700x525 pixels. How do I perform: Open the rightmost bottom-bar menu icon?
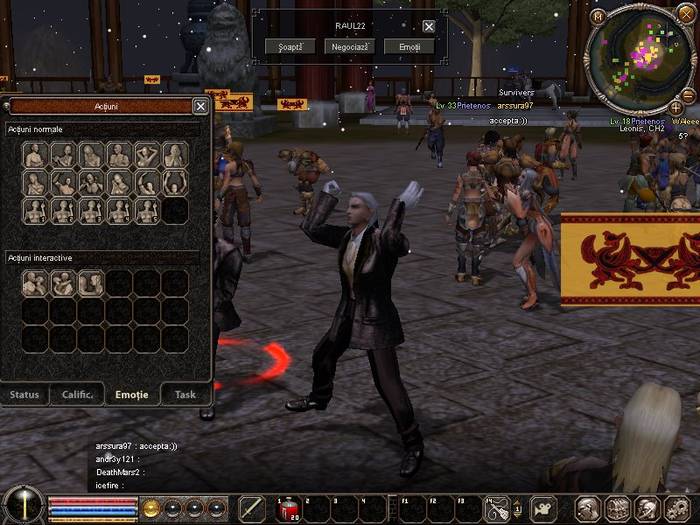click(x=676, y=509)
